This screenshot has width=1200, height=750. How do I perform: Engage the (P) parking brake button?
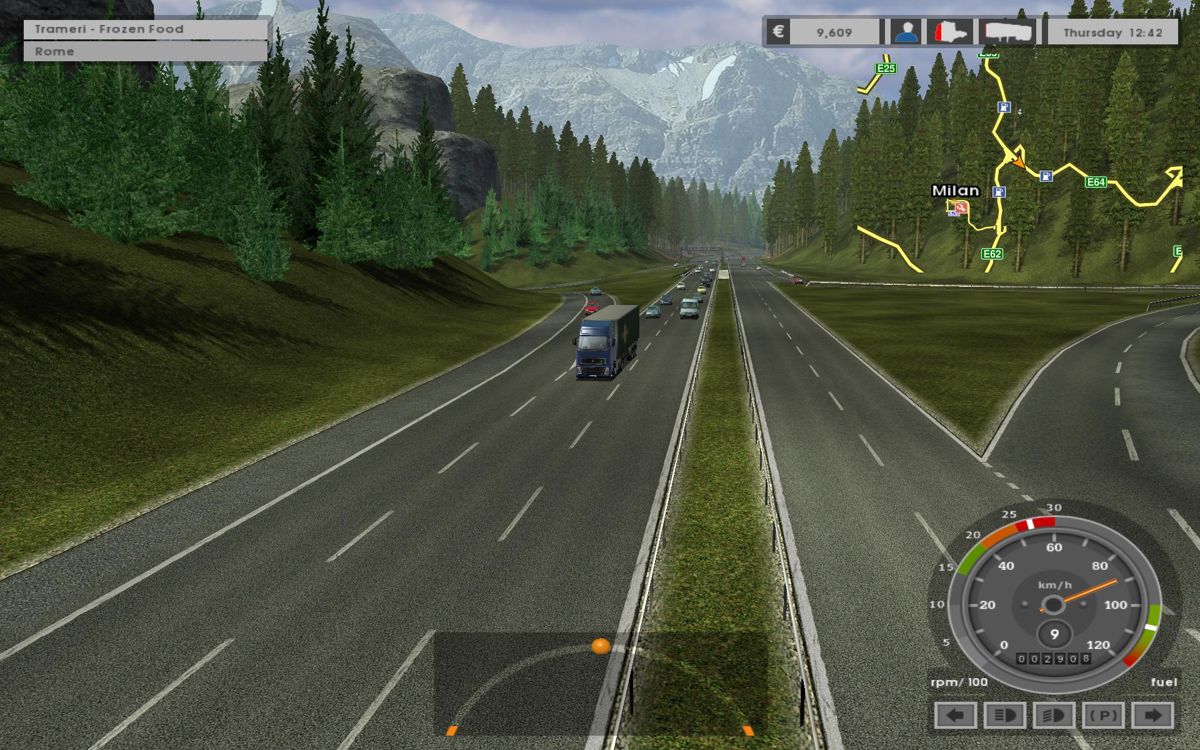point(1104,716)
